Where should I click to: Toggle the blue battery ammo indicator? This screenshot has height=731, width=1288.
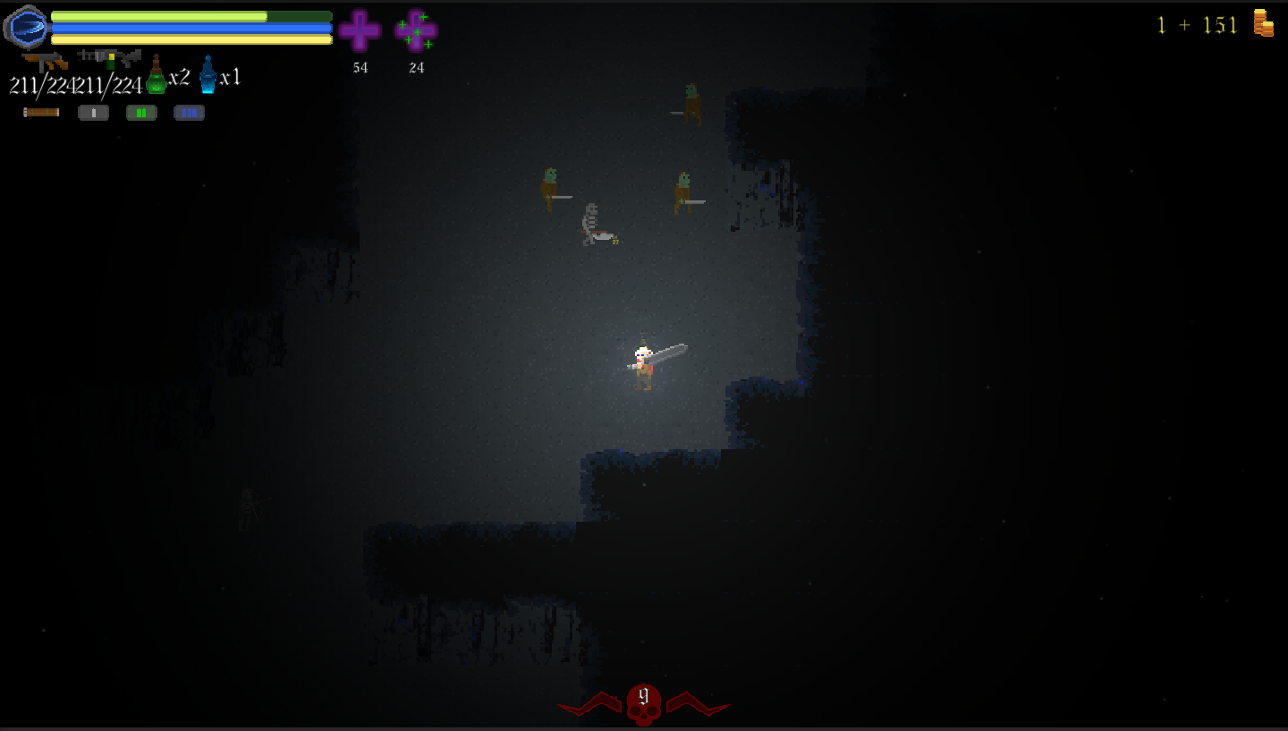pos(188,111)
